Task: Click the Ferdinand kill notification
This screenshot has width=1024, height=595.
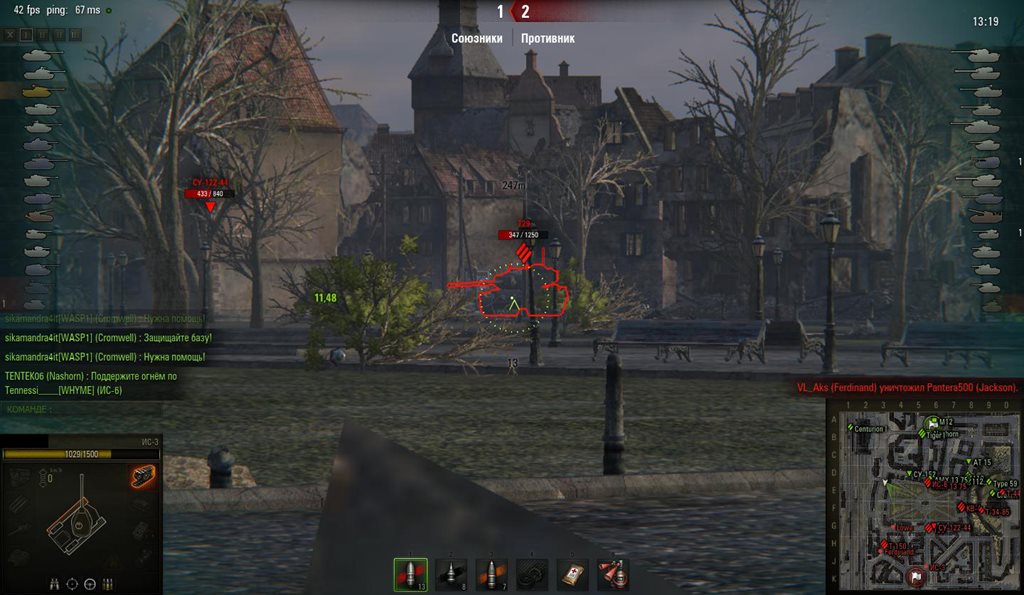Action: coord(907,387)
